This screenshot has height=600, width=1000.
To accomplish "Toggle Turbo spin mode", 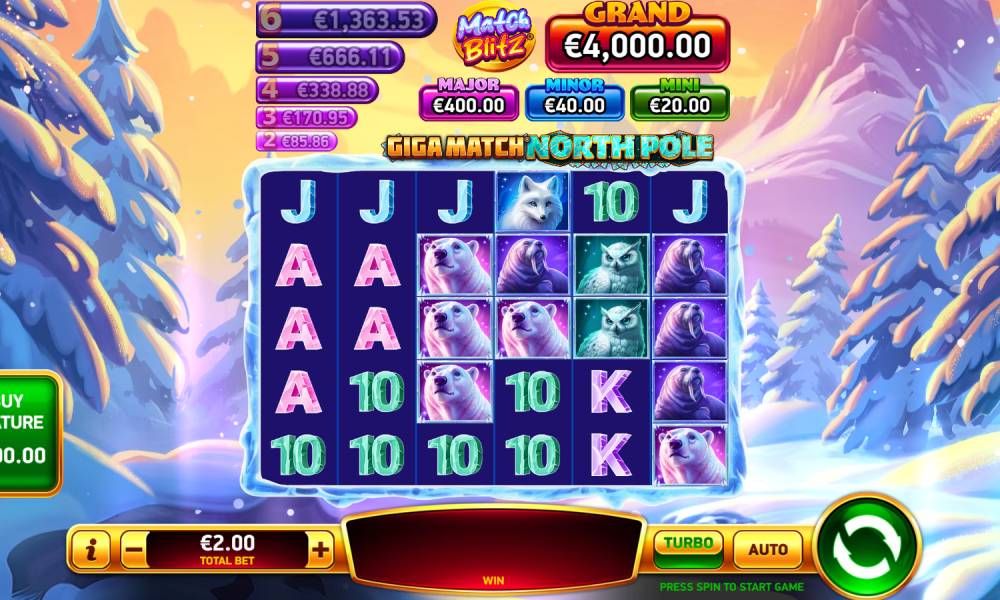I will (x=689, y=546).
